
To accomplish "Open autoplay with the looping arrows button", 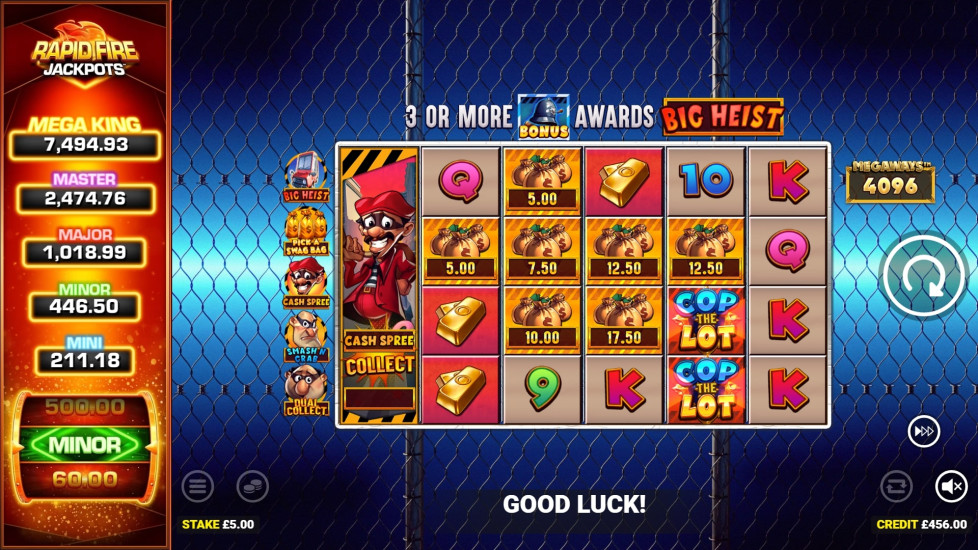I will pyautogui.click(x=896, y=487).
